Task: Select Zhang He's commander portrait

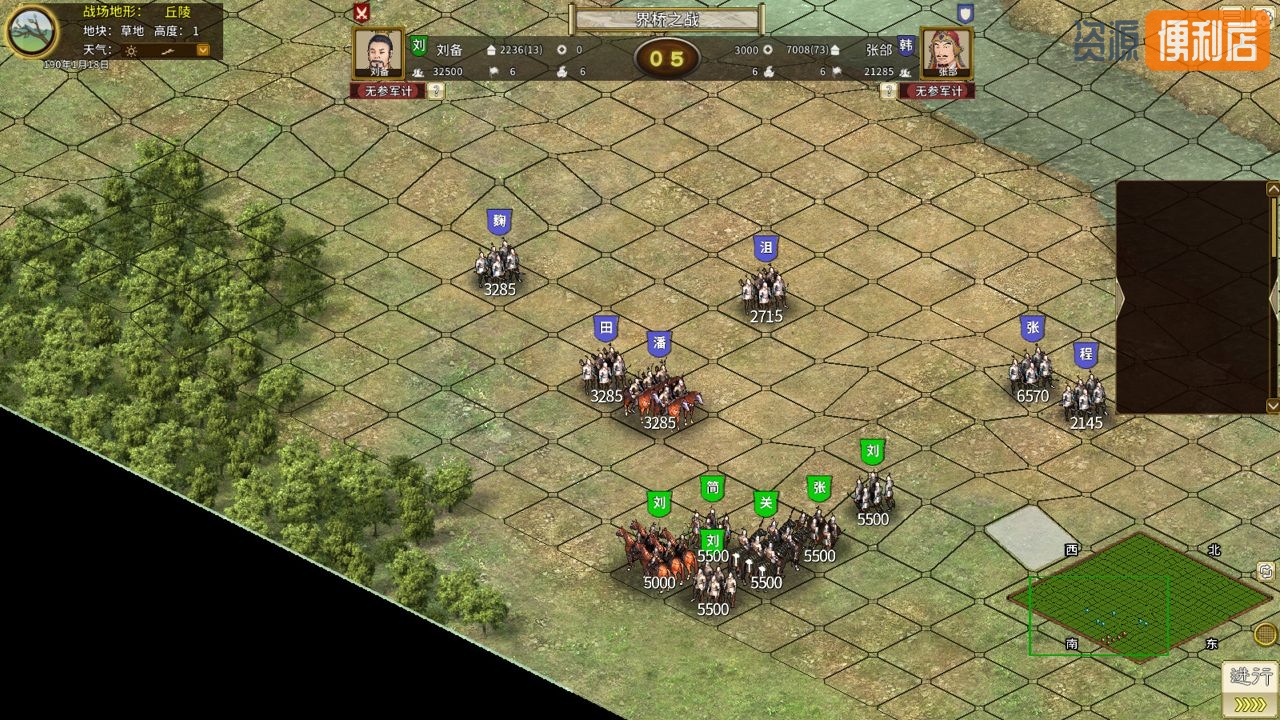Action: click(x=946, y=53)
